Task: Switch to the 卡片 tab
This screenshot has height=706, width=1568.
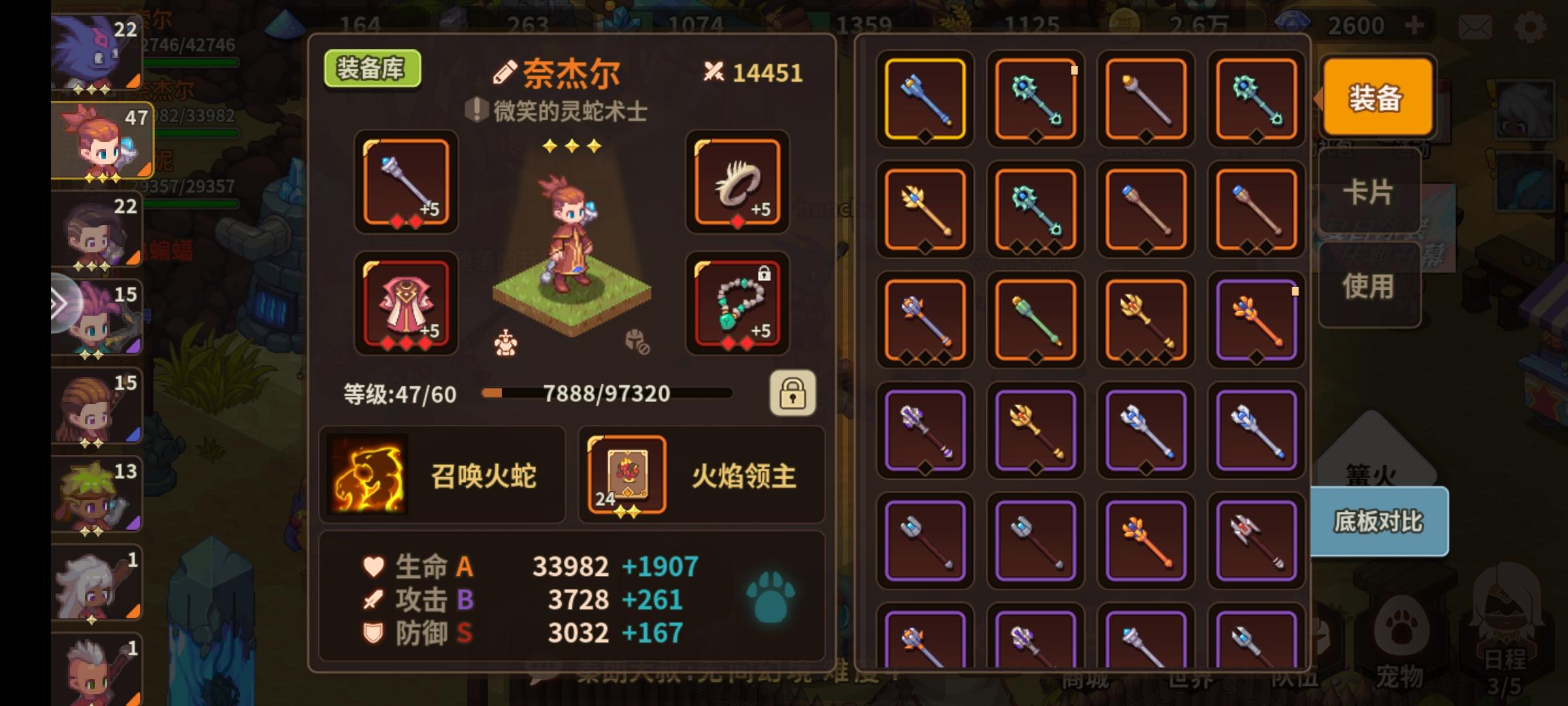Action: (x=1370, y=192)
